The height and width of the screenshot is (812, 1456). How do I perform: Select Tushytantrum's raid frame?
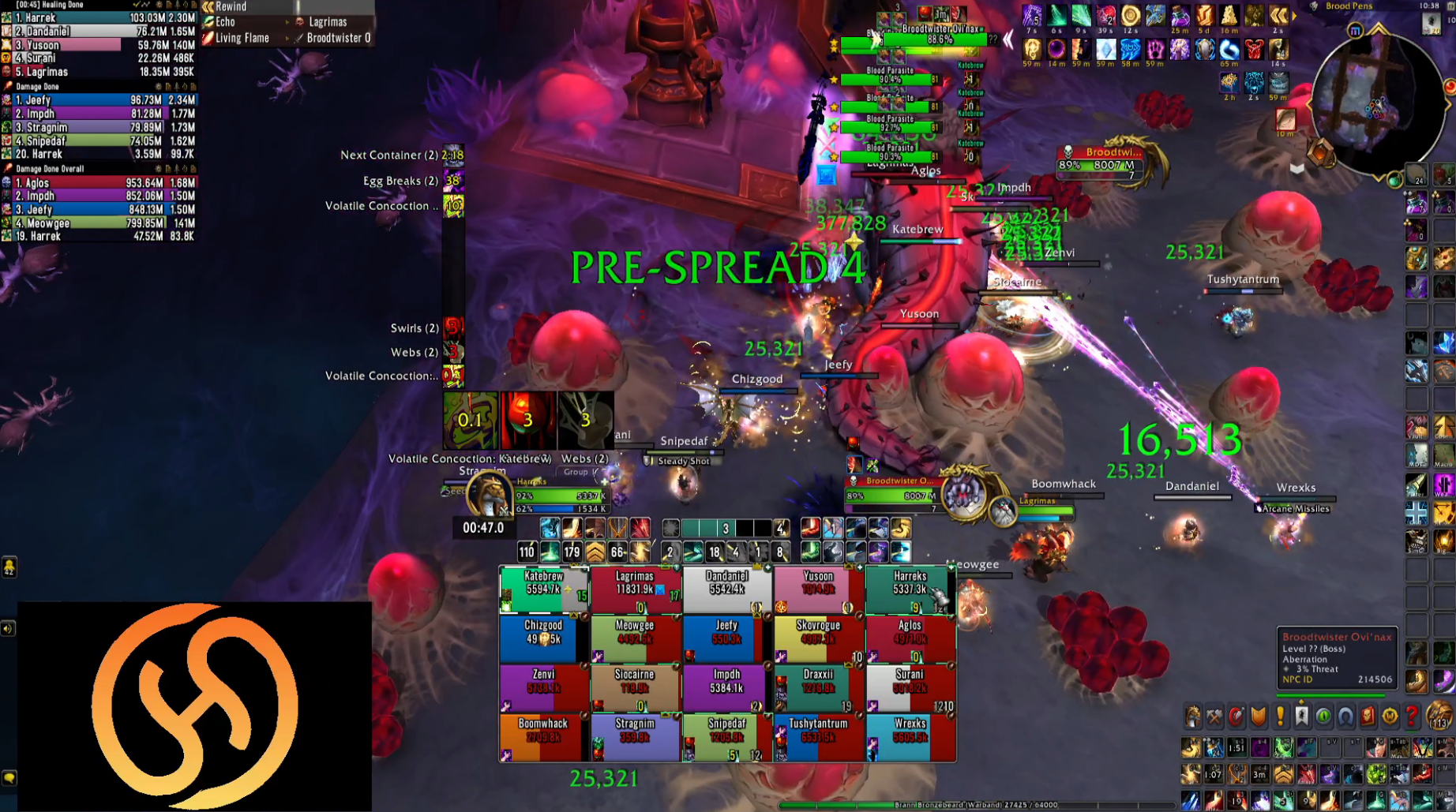(x=818, y=736)
